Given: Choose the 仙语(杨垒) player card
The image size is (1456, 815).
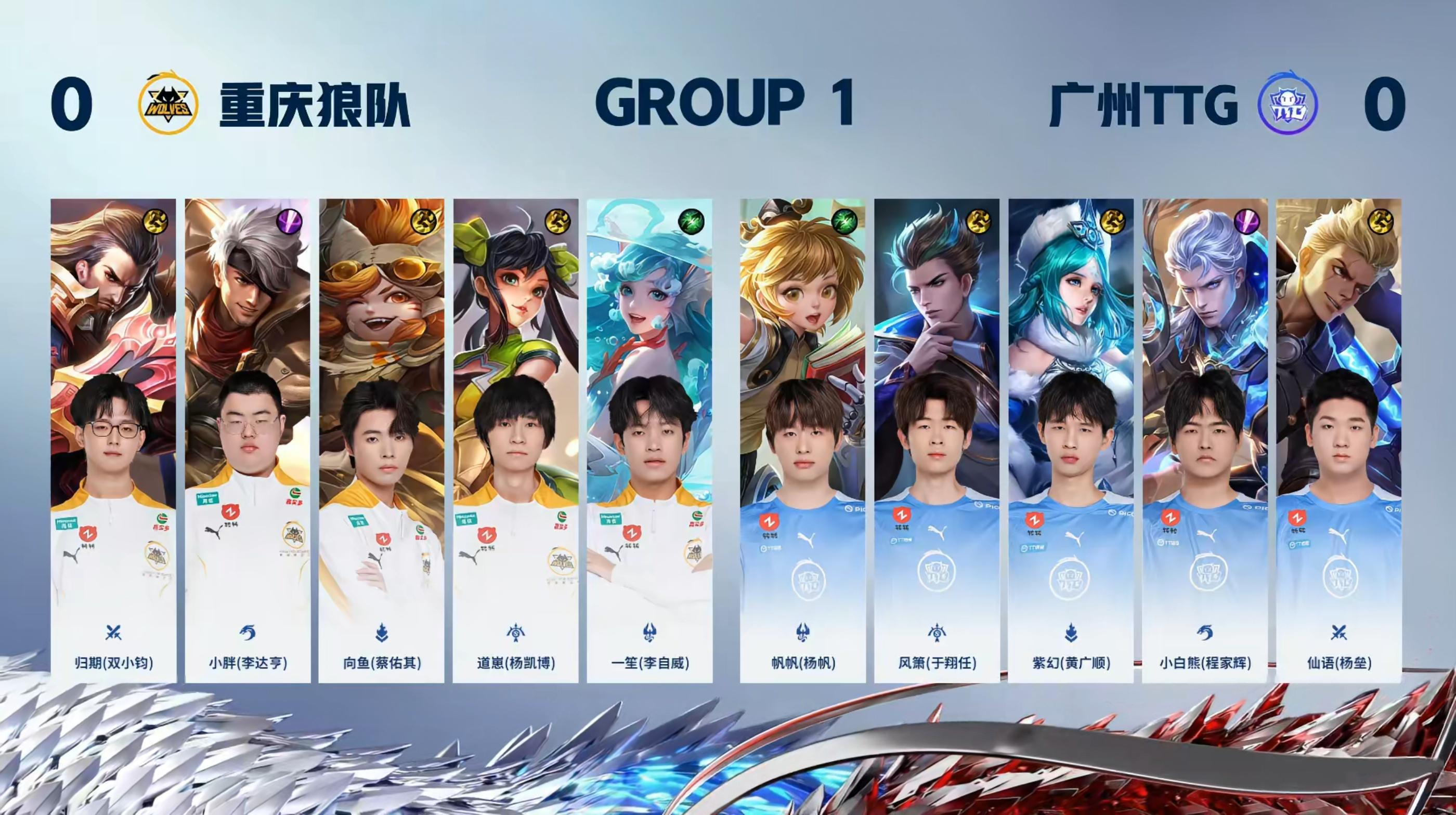Looking at the screenshot, I should [1338, 441].
